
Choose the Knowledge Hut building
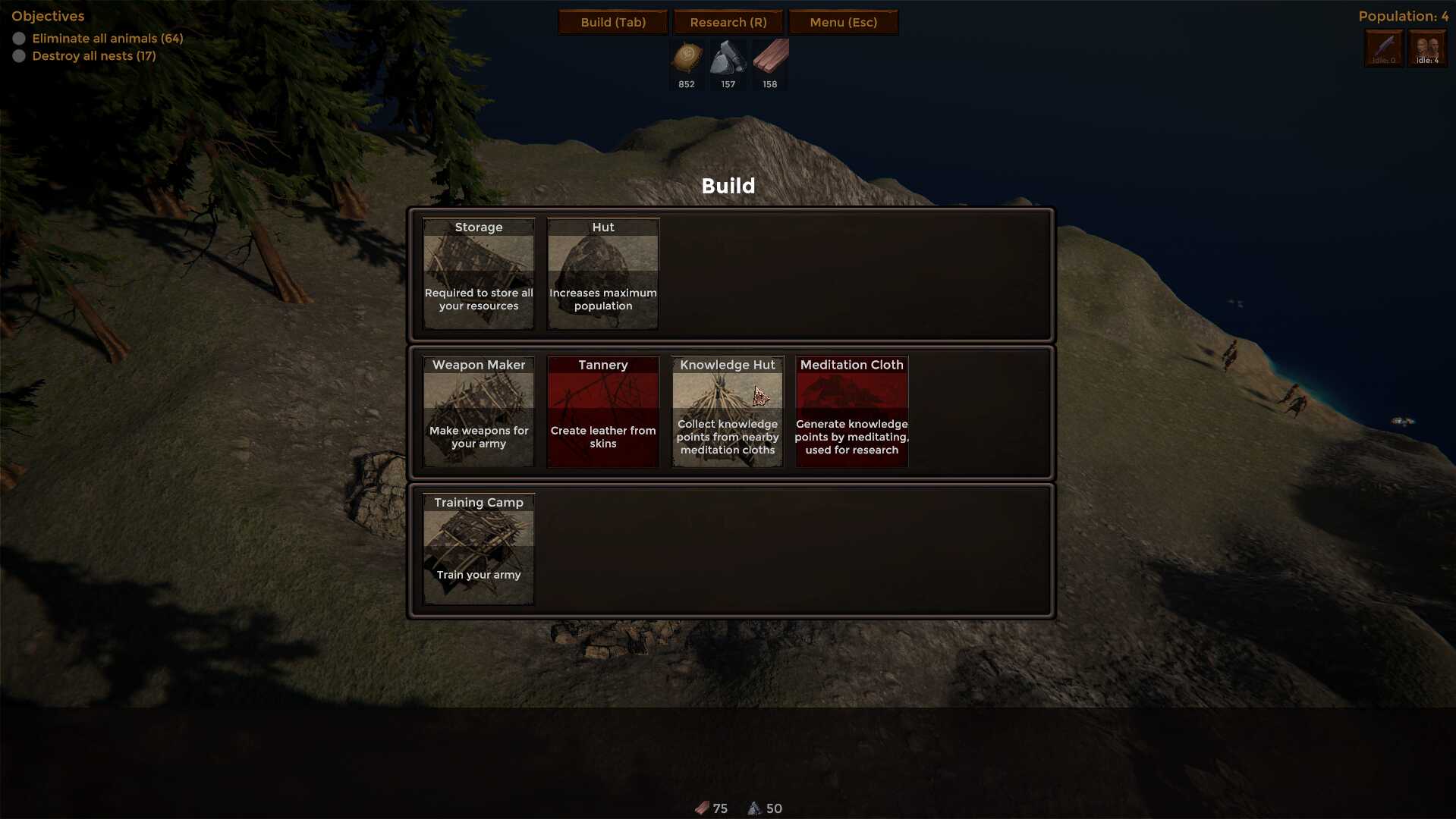728,412
